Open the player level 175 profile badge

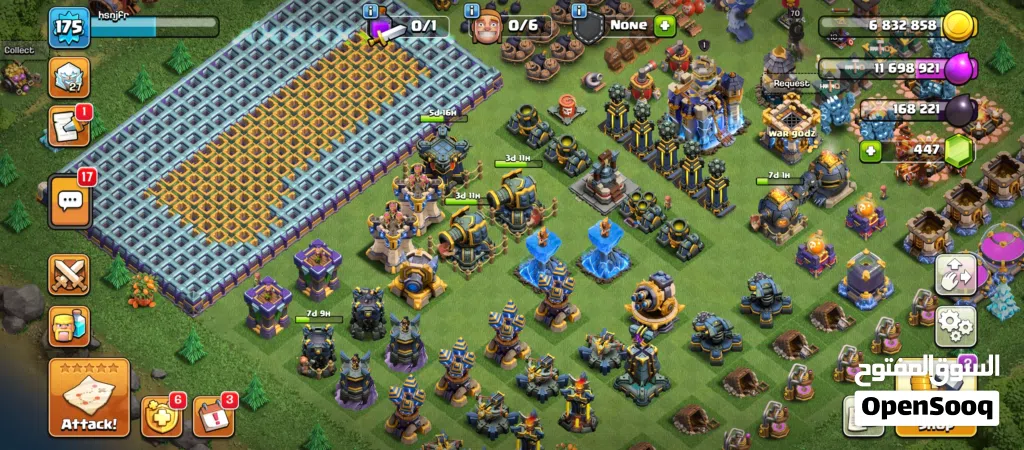coord(69,27)
